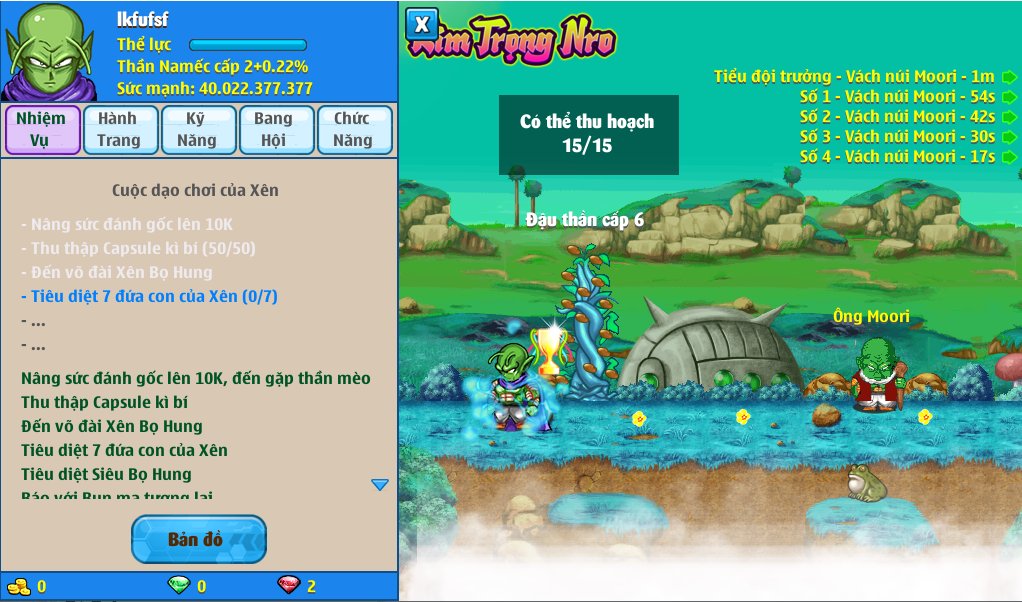Choose the Số 2 Vách núi Moori entry

tap(898, 116)
